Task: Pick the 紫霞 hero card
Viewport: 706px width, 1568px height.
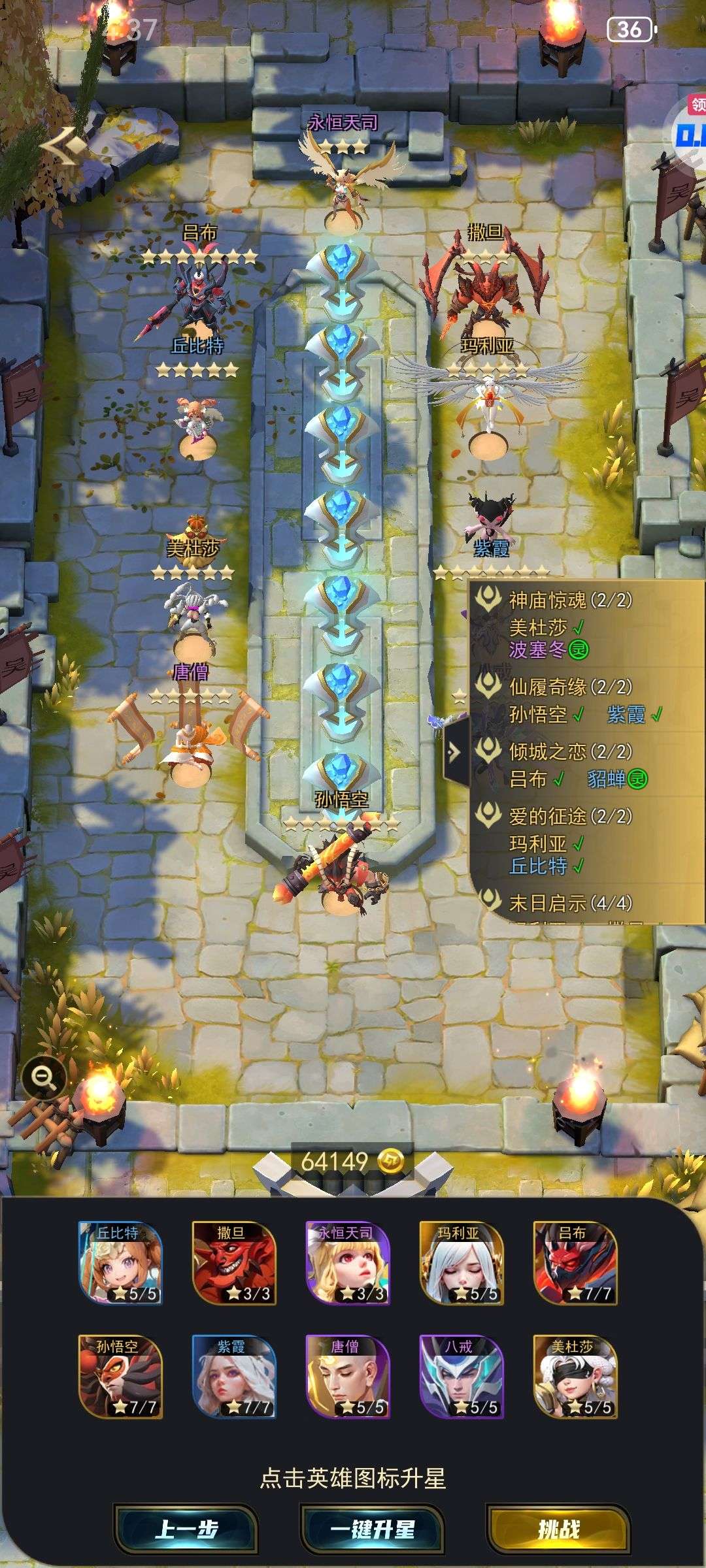Action: pyautogui.click(x=234, y=1376)
